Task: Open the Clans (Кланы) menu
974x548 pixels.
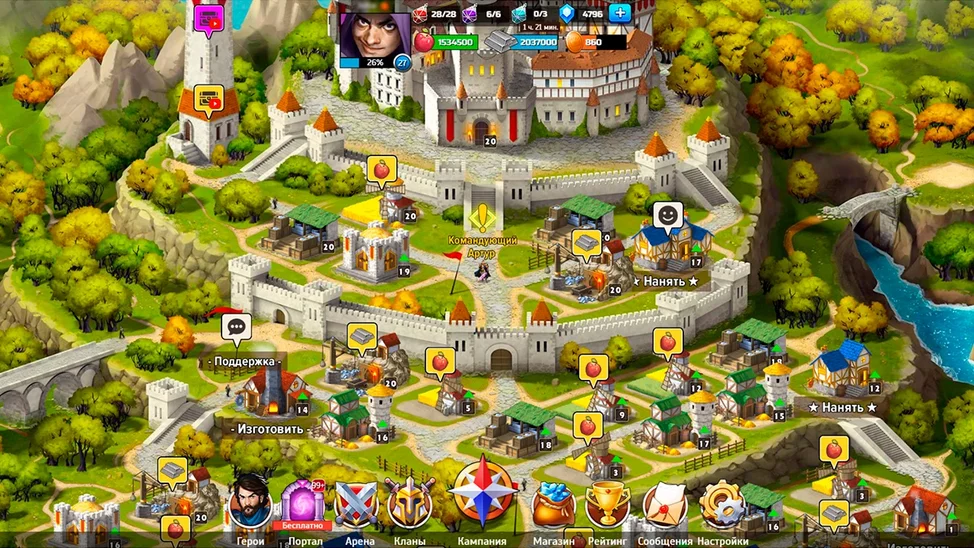Action: 409,503
